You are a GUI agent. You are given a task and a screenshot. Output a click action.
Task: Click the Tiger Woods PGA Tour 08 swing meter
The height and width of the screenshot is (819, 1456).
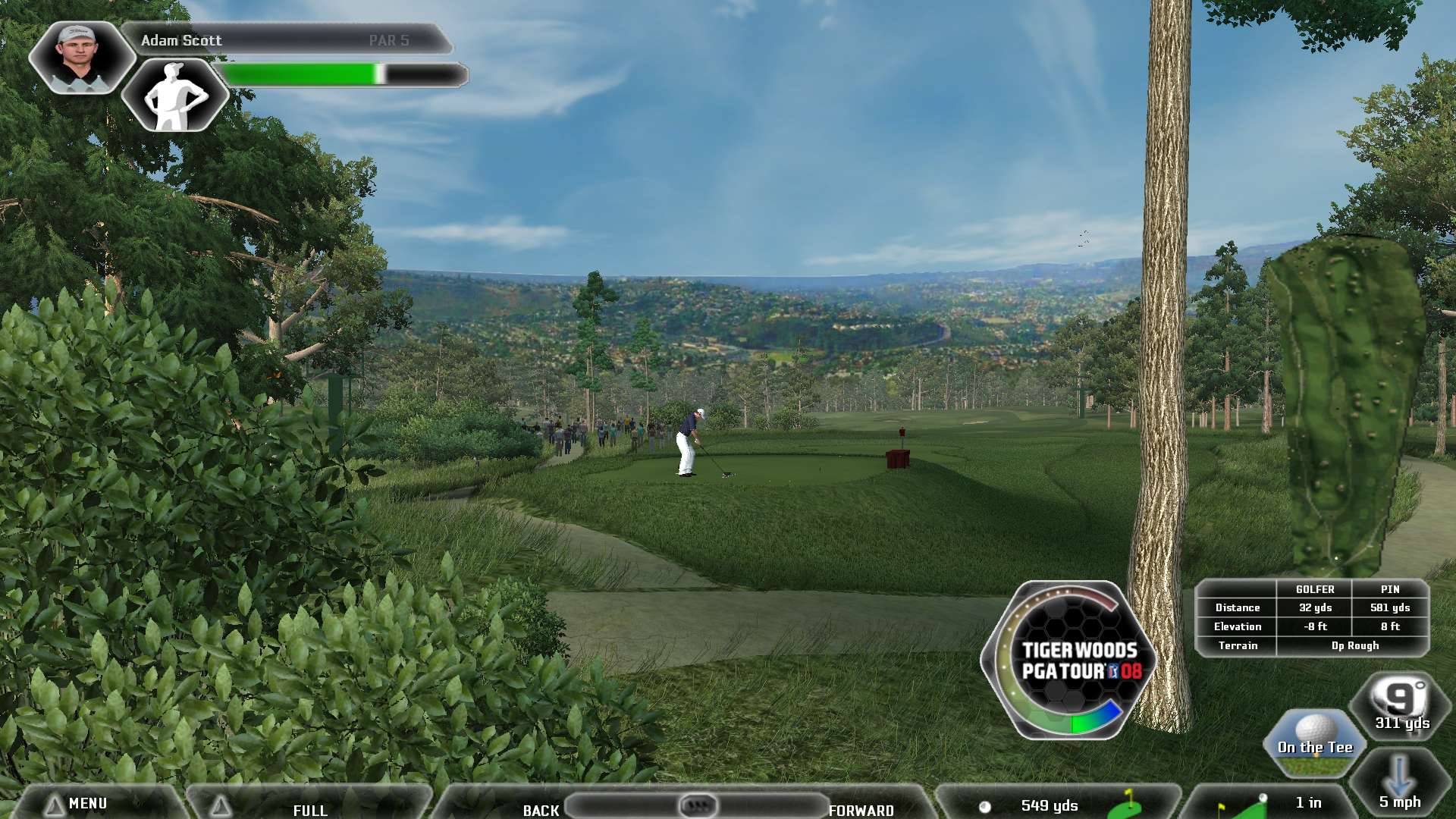[1069, 661]
